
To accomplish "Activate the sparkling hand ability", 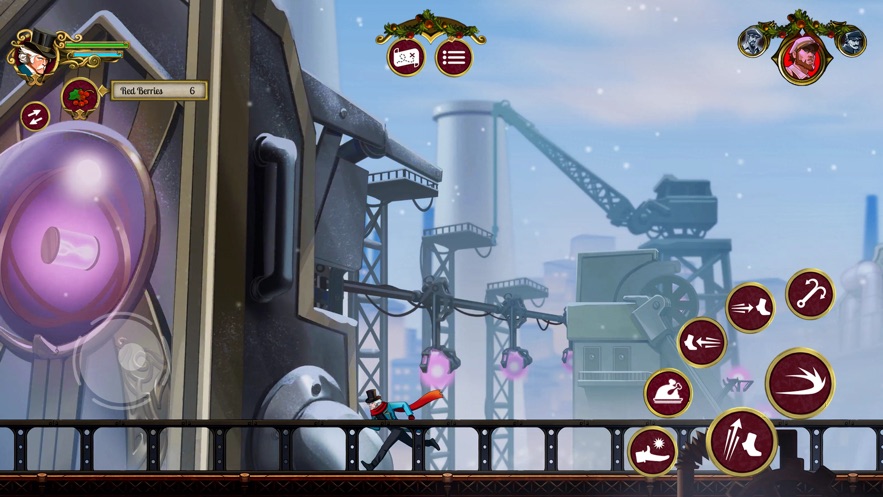I will pyautogui.click(x=652, y=451).
